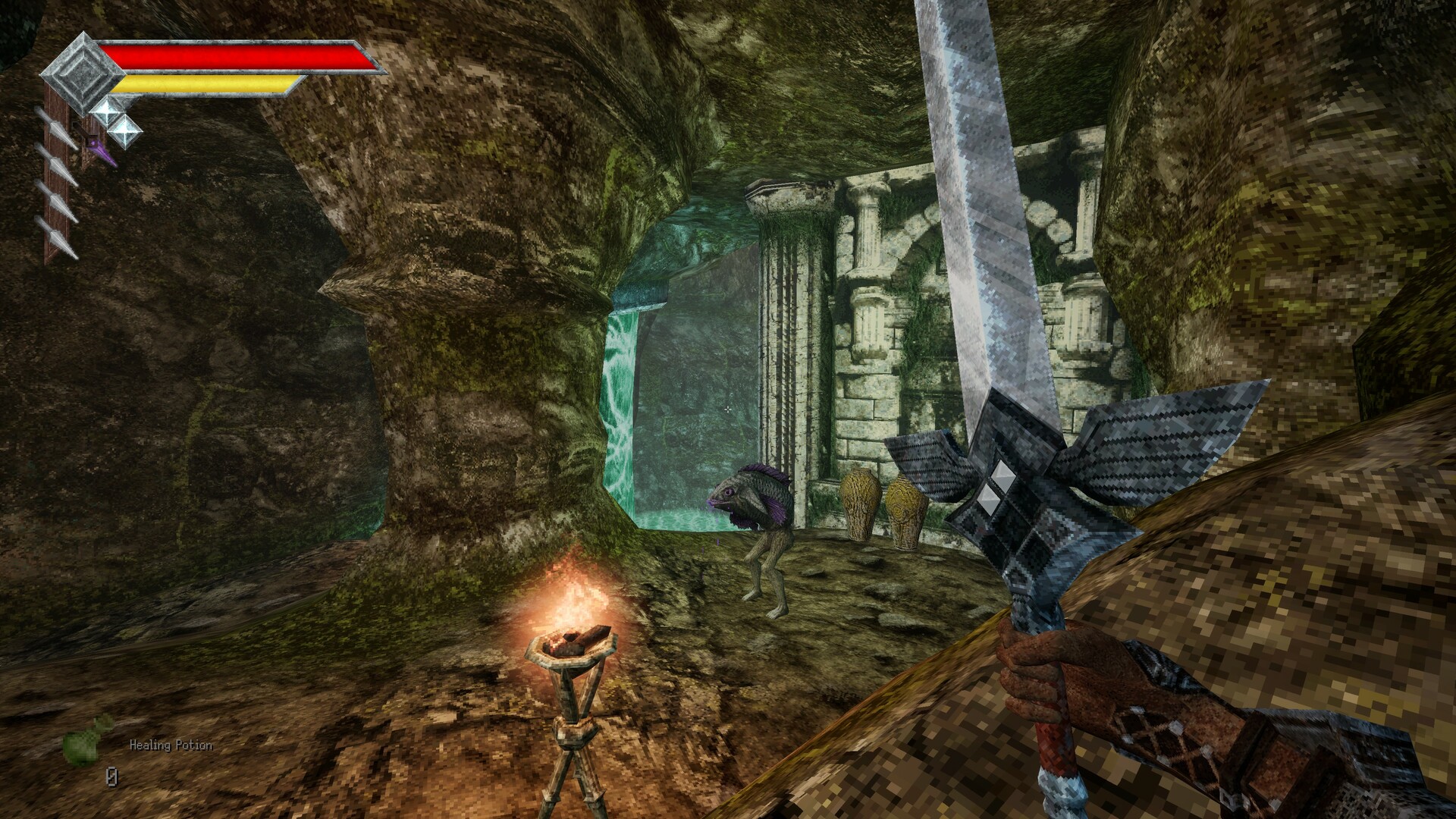The height and width of the screenshot is (819, 1456).
Task: Click the crosshair at screen center
Action: tap(728, 409)
